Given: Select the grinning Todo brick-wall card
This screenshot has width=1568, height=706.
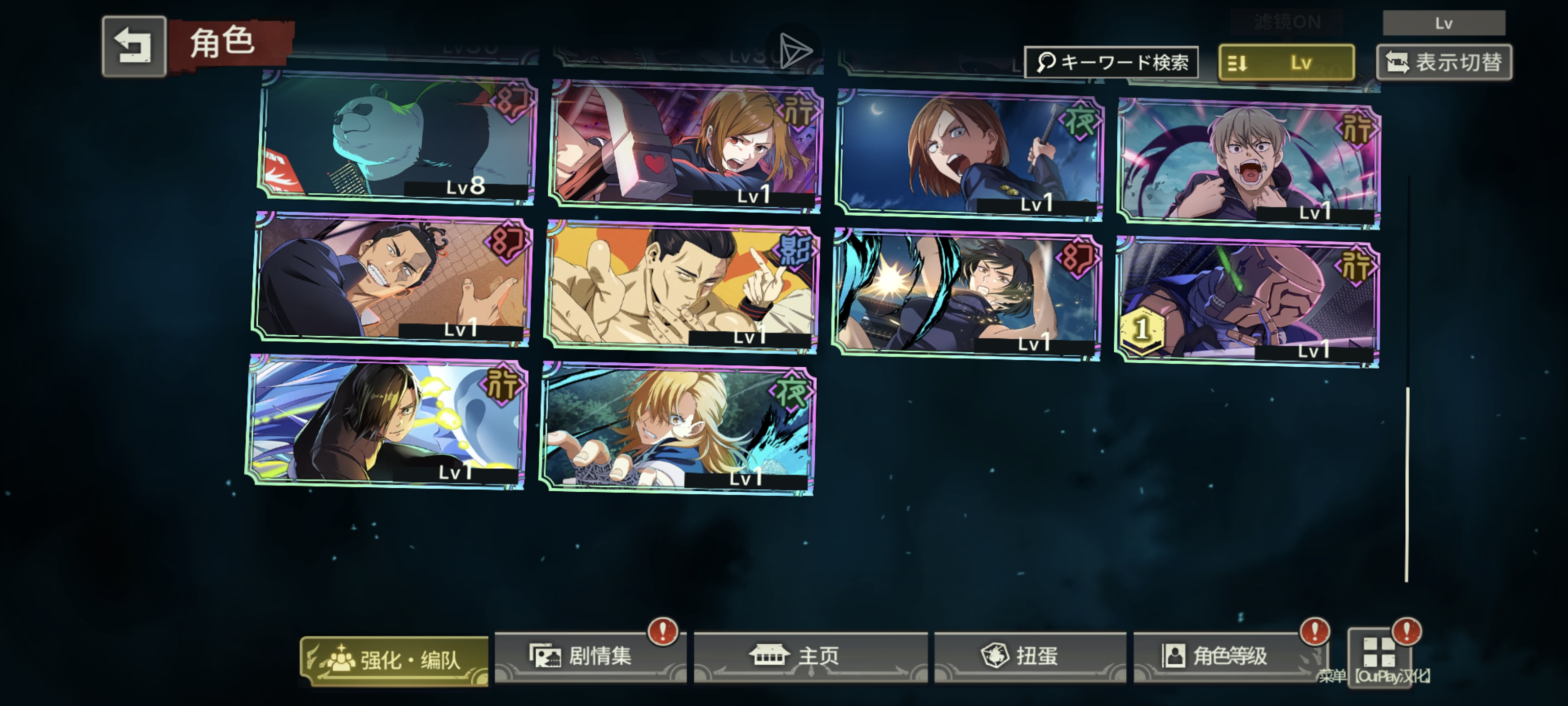Looking at the screenshot, I should coord(392,279).
